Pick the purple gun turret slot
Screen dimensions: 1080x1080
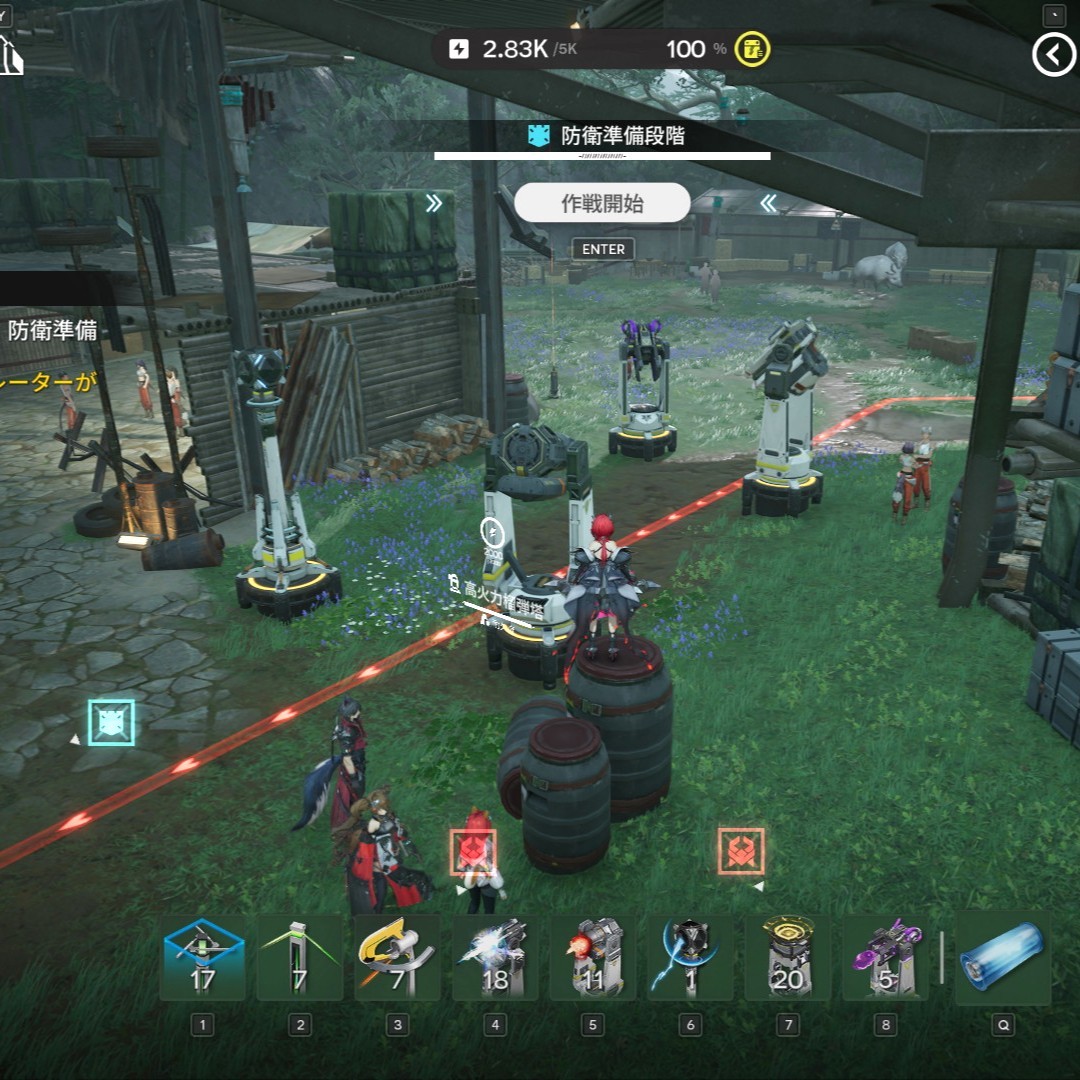click(885, 957)
